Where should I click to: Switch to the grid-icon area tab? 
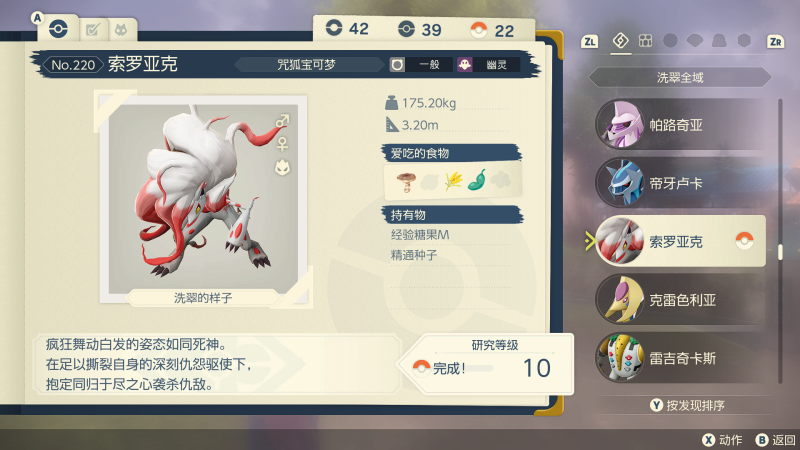[x=645, y=41]
